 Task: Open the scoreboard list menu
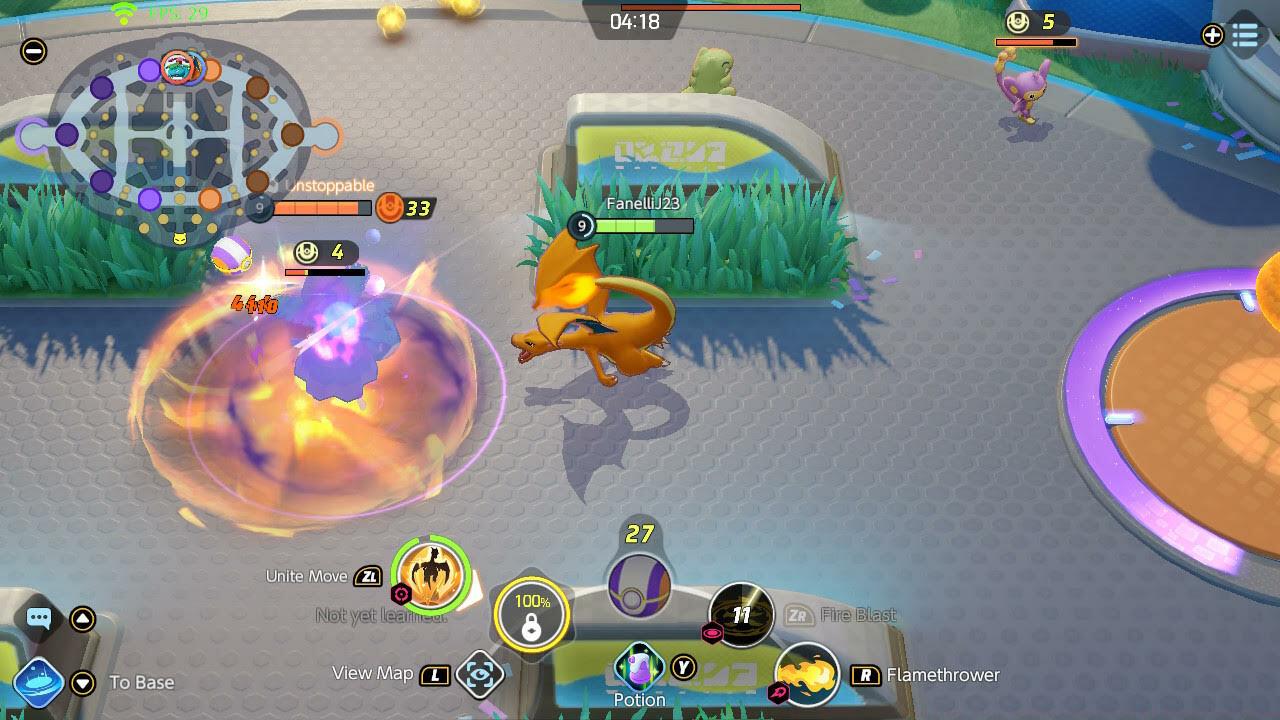tap(1245, 36)
